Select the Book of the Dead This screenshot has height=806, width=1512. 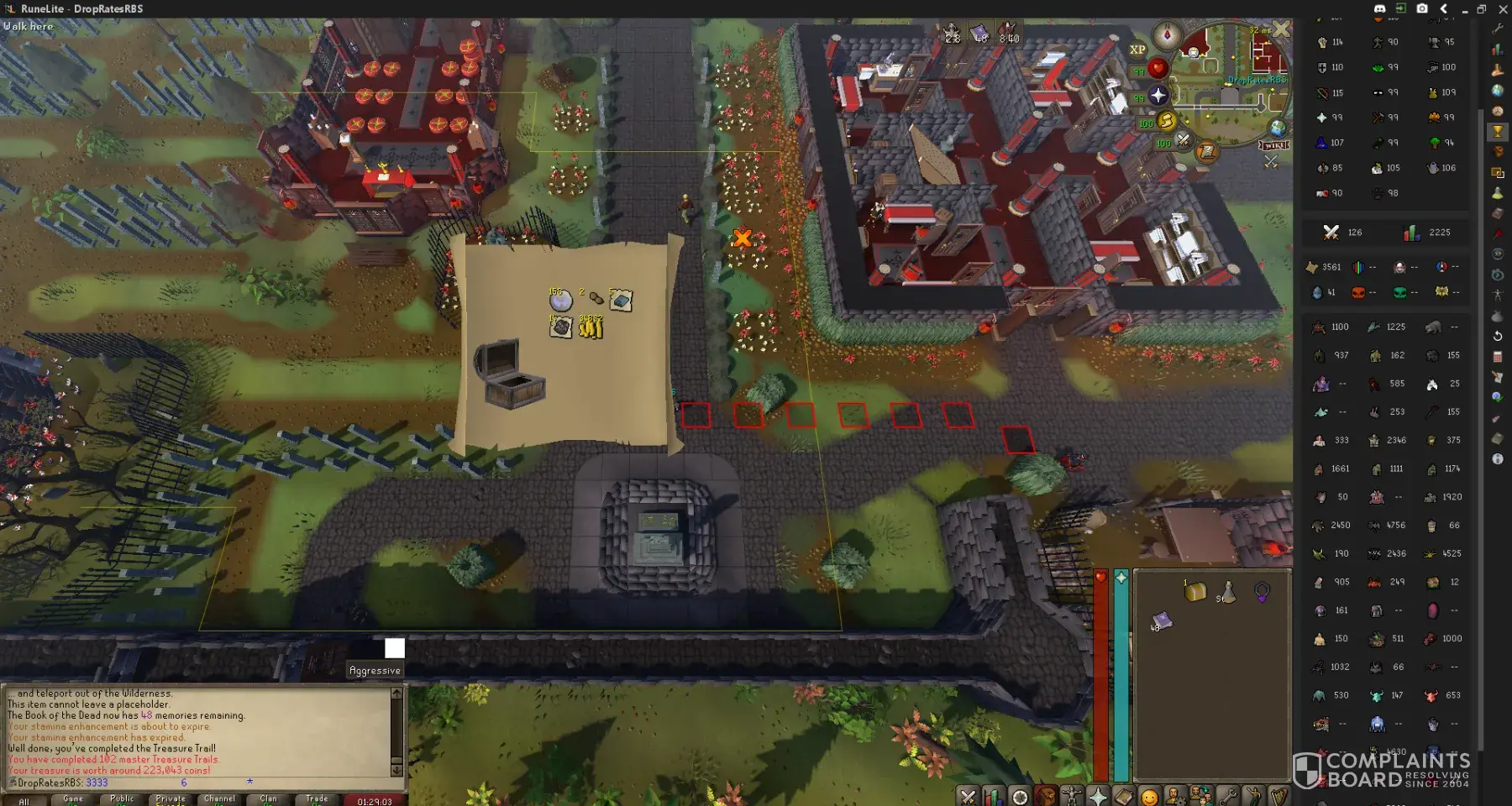coord(1162,620)
